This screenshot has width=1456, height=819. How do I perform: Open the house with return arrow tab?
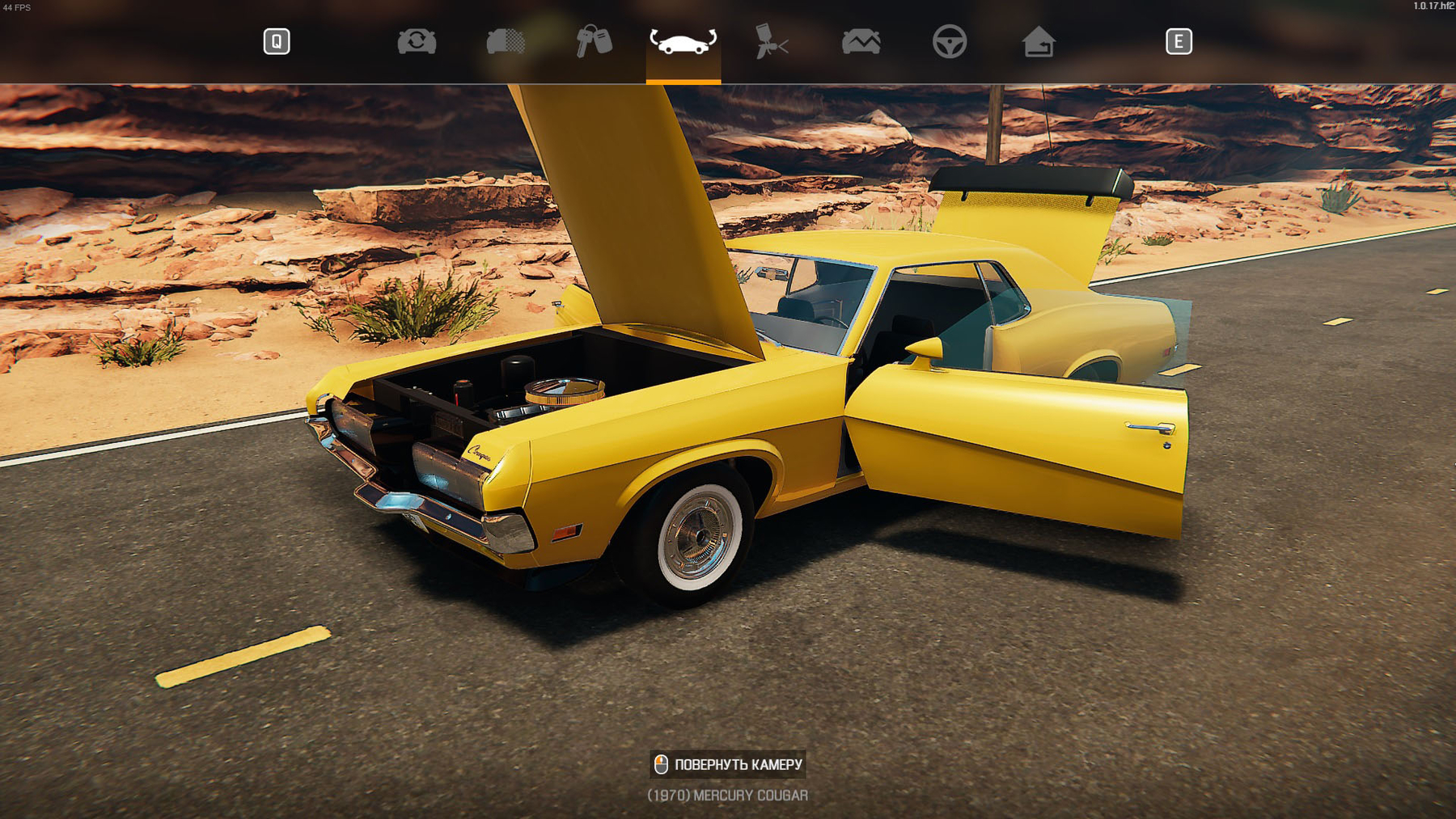tap(1038, 41)
